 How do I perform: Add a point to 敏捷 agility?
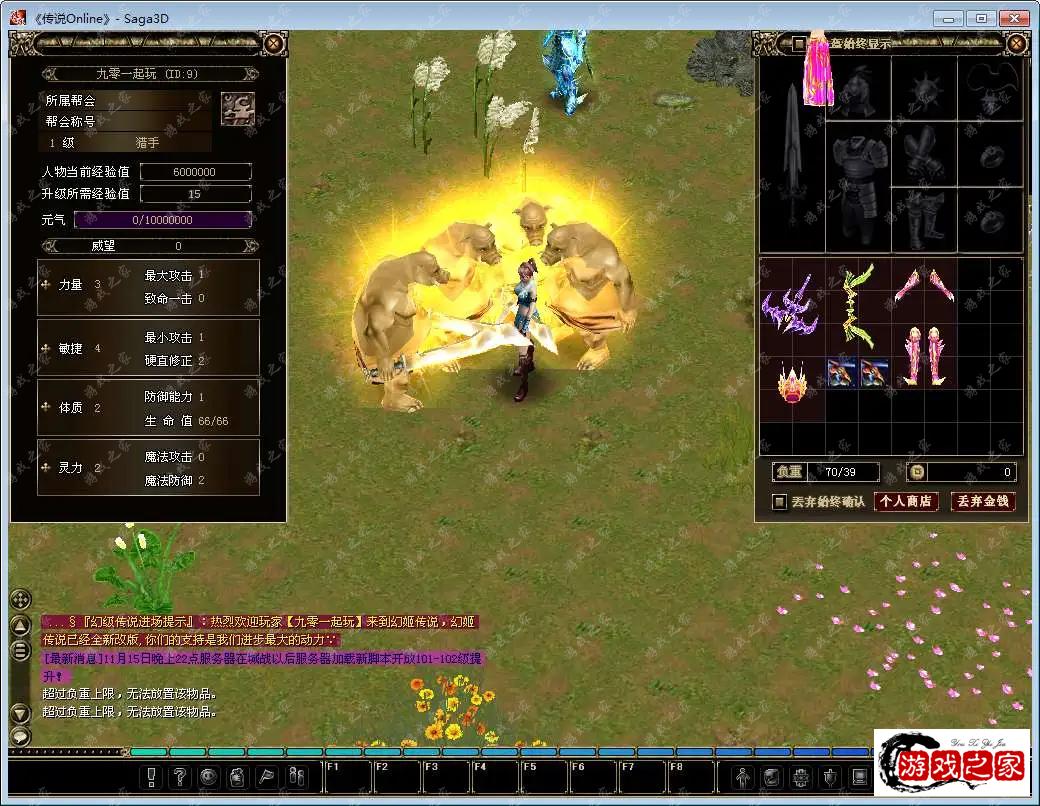[x=47, y=348]
